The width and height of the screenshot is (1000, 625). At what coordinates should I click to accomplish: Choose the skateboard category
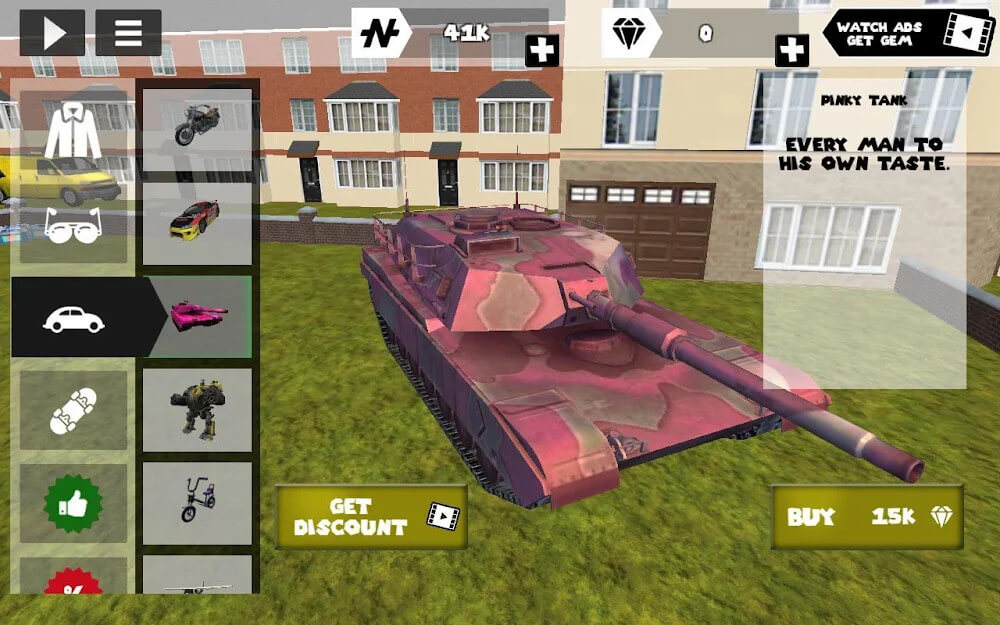(x=73, y=411)
